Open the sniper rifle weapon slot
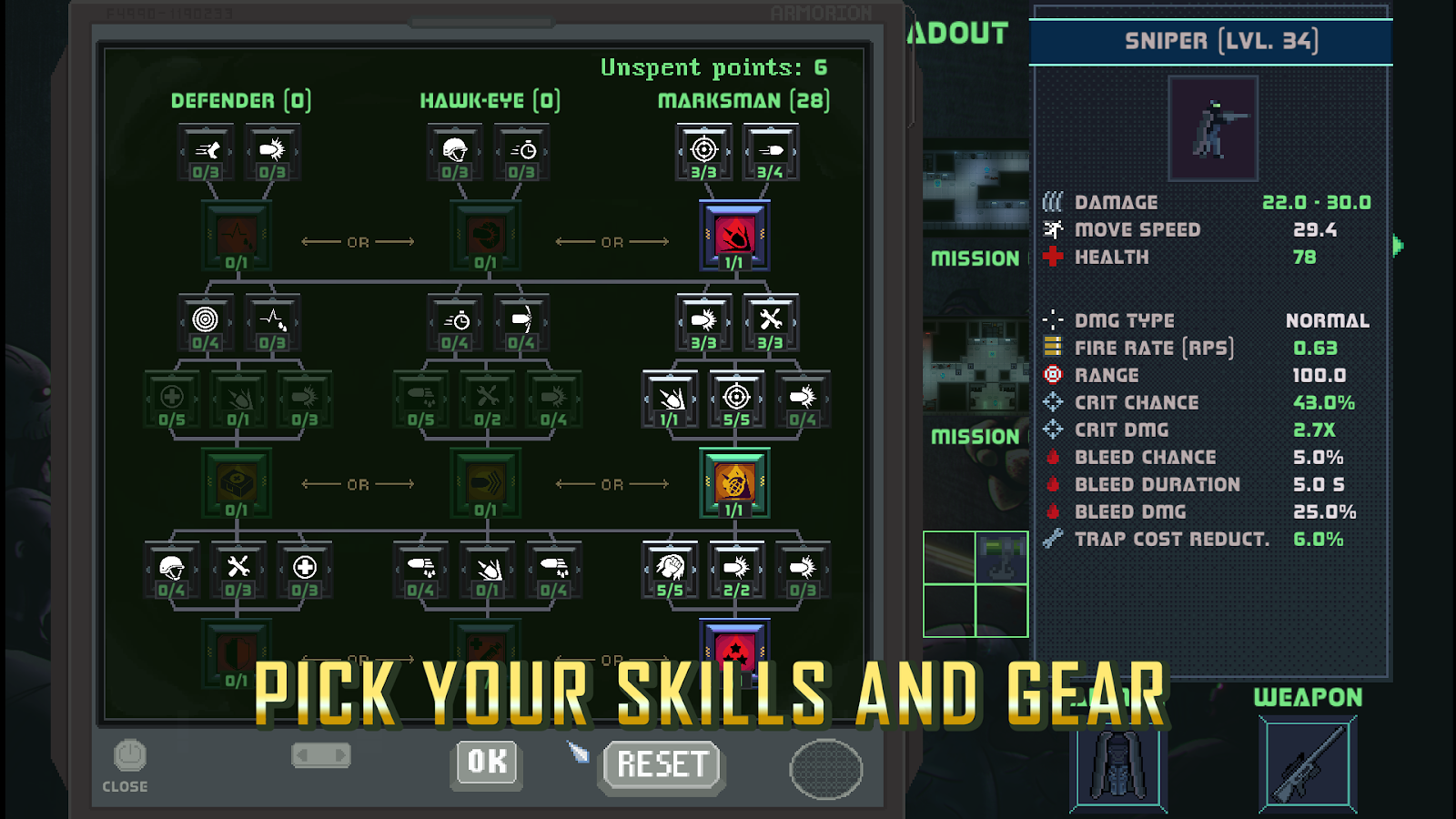 pos(1308,763)
